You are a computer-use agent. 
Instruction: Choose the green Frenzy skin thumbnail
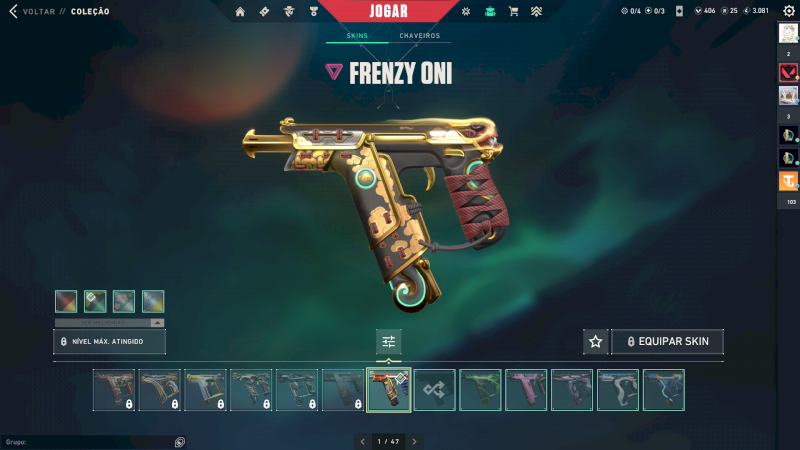click(480, 390)
